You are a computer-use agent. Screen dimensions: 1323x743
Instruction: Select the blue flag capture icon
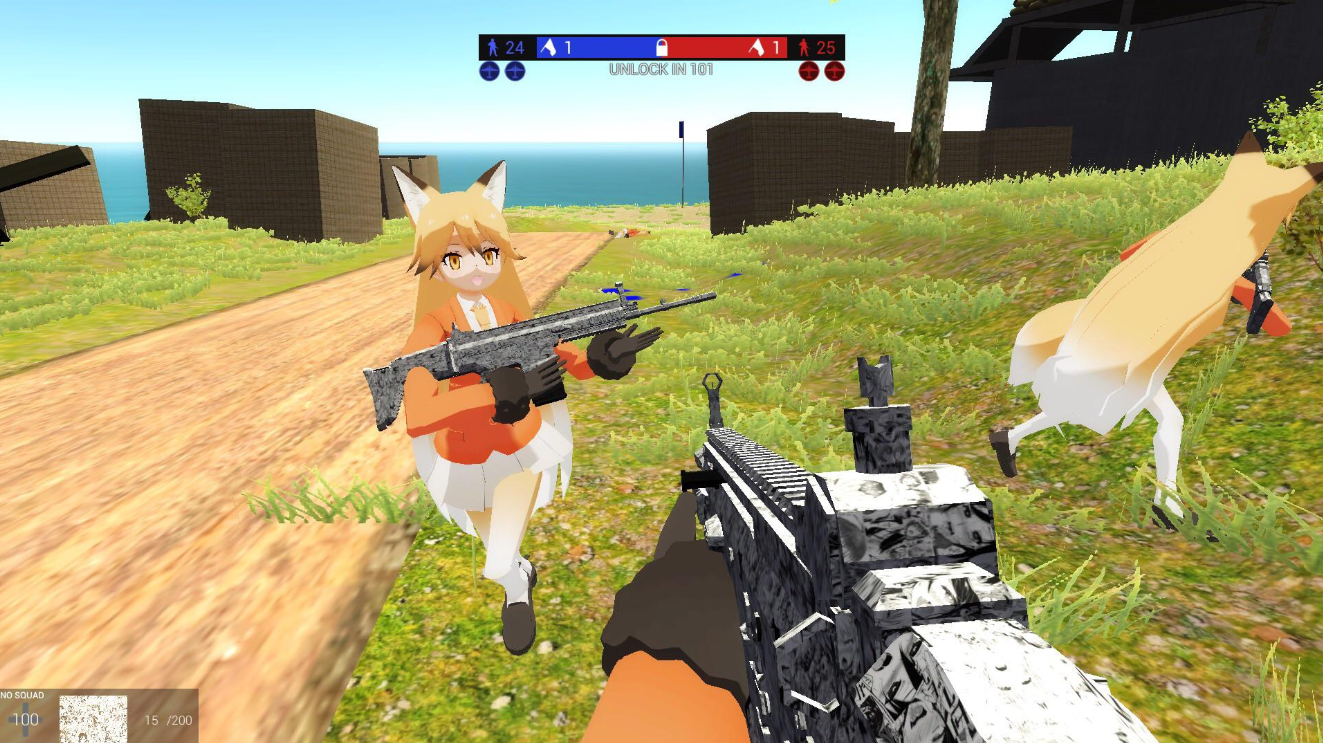point(547,47)
